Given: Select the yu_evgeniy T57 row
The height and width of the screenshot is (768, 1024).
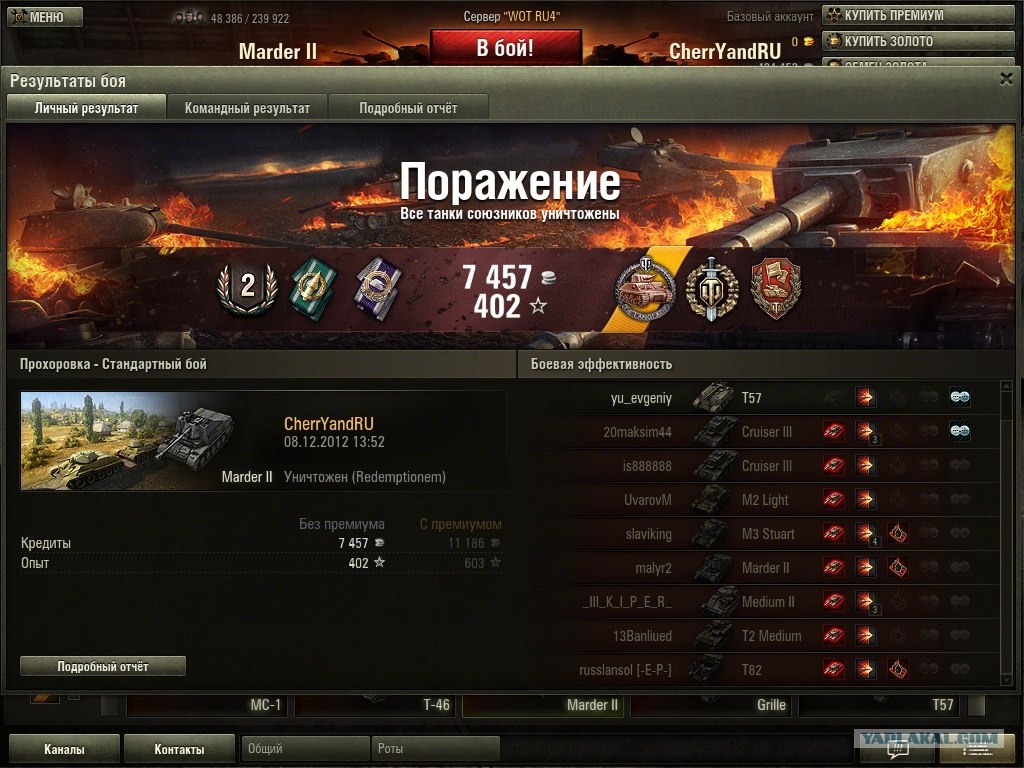Looking at the screenshot, I should (x=760, y=398).
